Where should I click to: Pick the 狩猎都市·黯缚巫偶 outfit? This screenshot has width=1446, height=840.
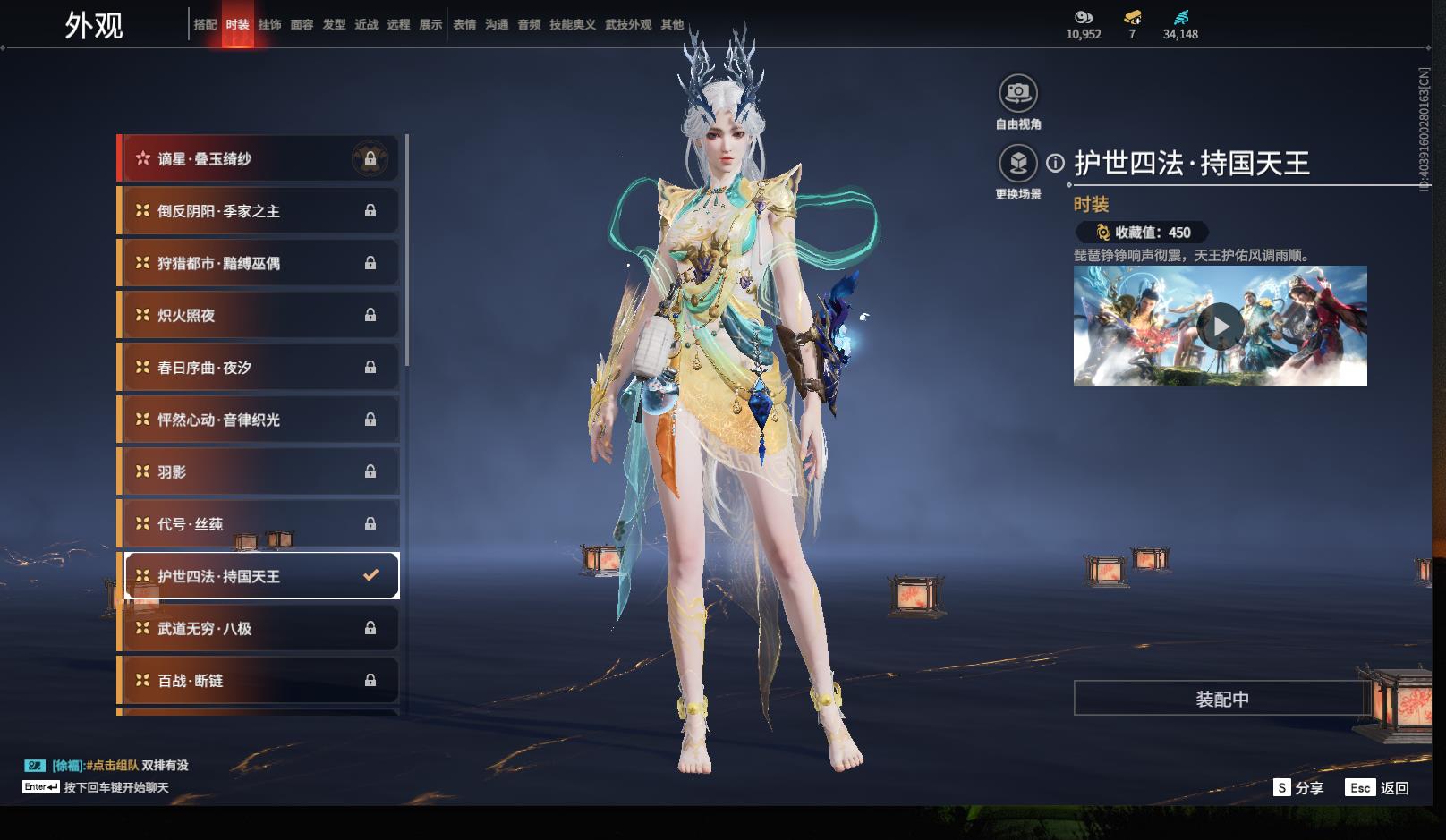point(259,263)
